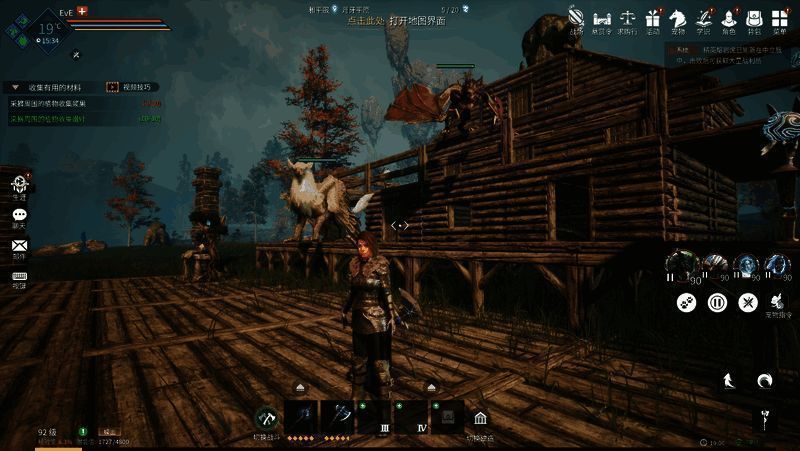Open the scales trading house icon
Screen dimensions: 800x451
coord(628,18)
